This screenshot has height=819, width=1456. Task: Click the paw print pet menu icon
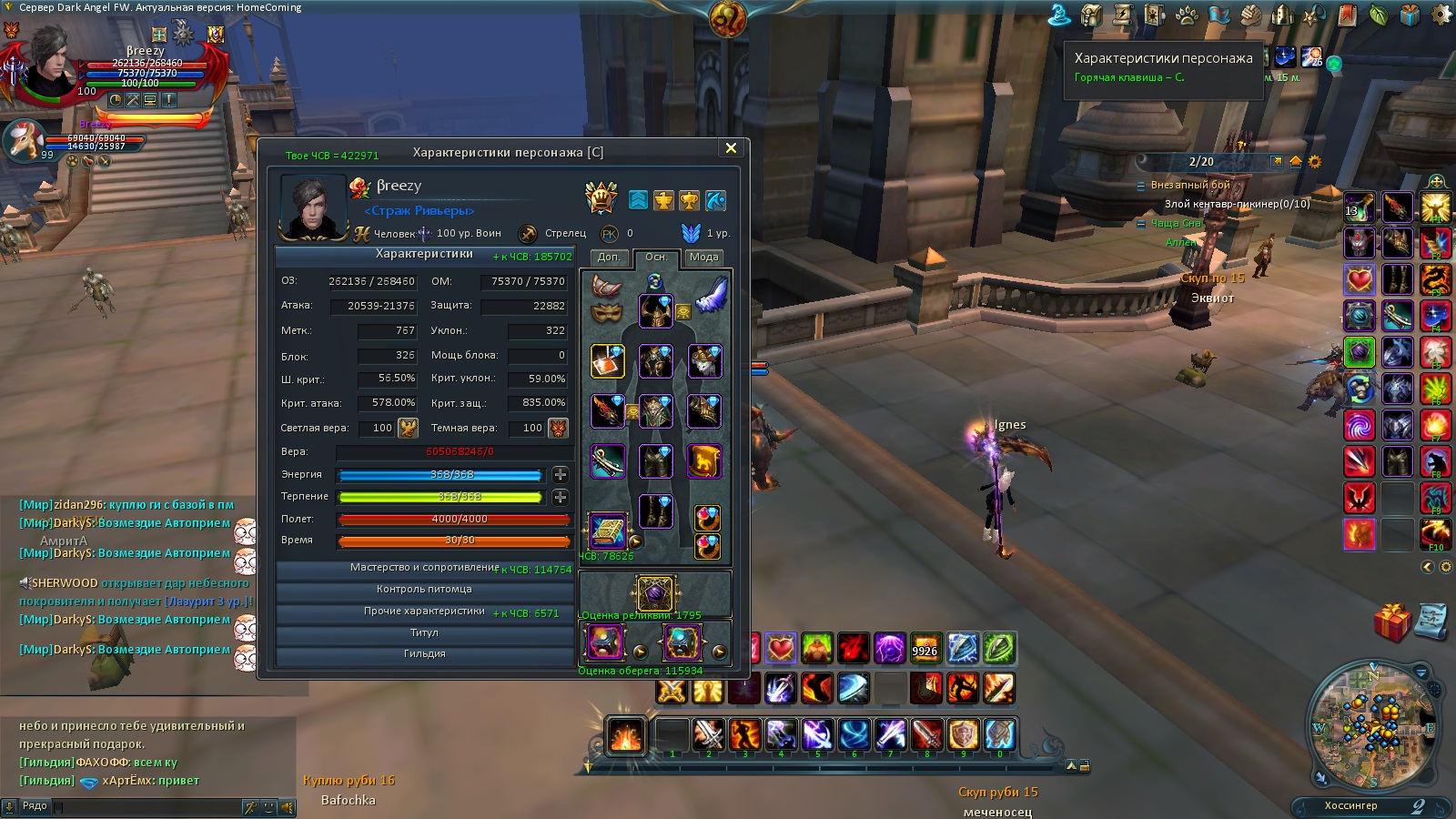(x=1187, y=15)
